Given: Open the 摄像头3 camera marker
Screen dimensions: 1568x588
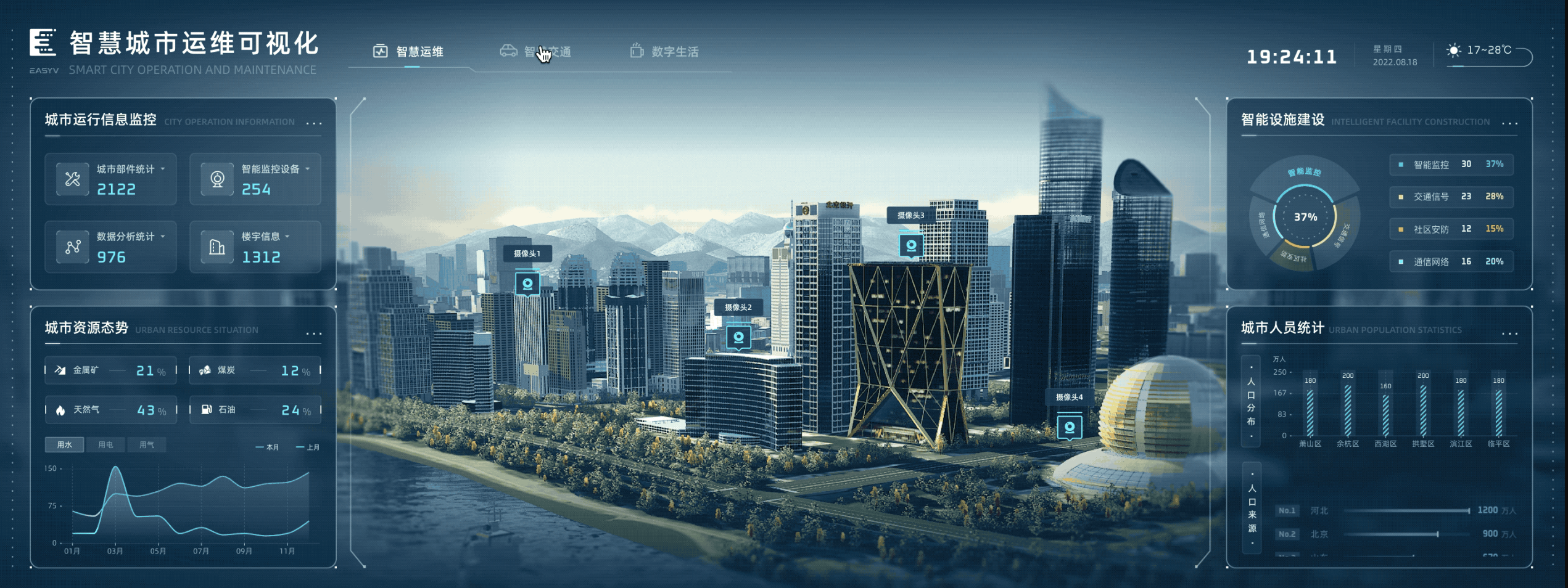Looking at the screenshot, I should click(910, 245).
